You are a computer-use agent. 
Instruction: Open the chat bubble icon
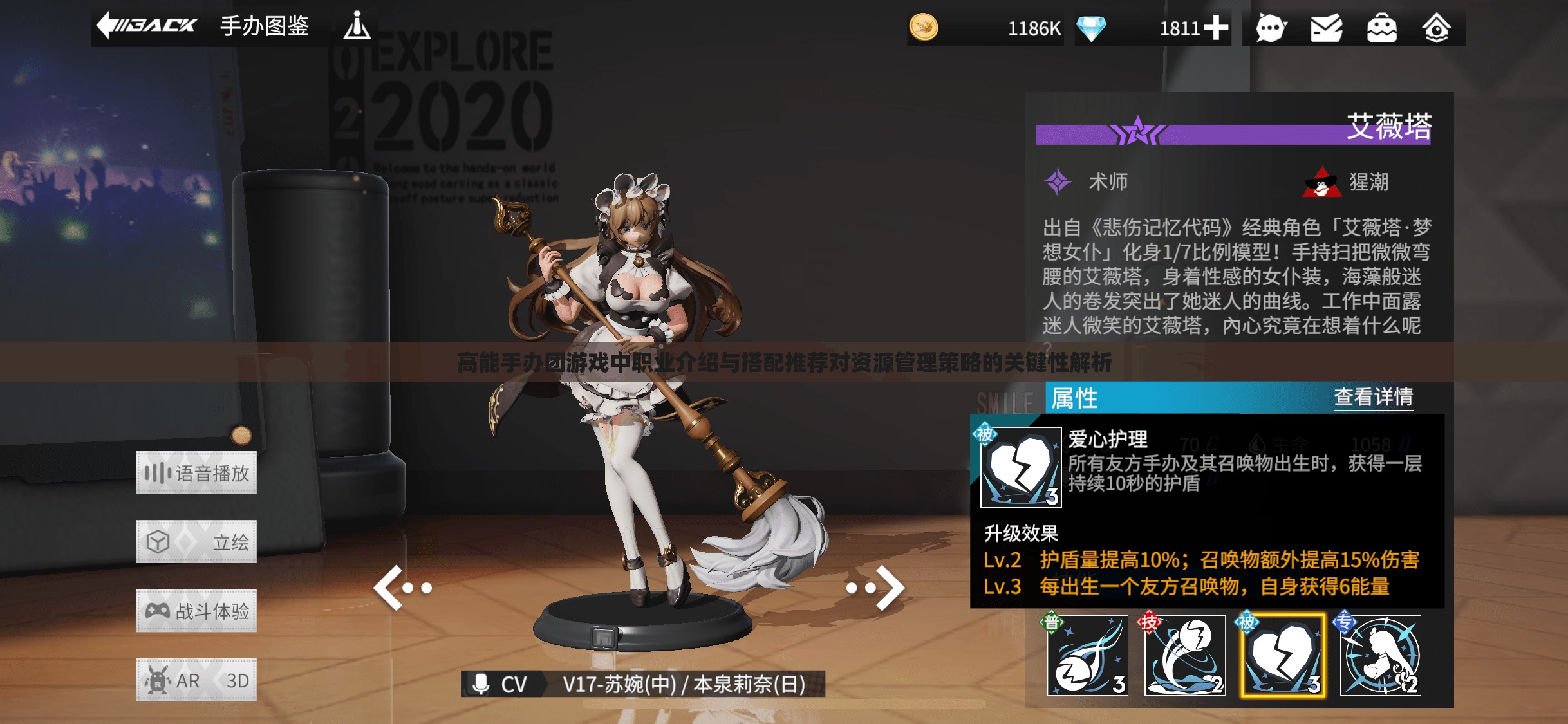pos(1271,28)
